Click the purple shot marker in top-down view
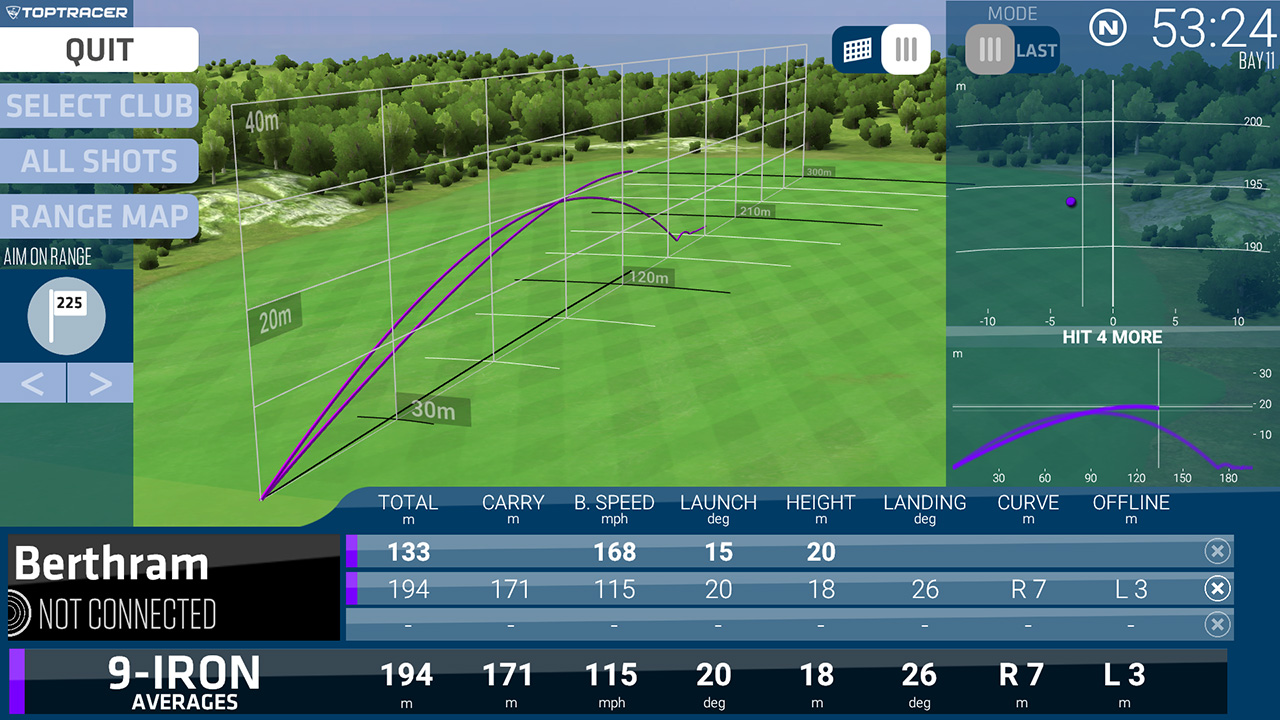This screenshot has width=1280, height=720. [1071, 202]
